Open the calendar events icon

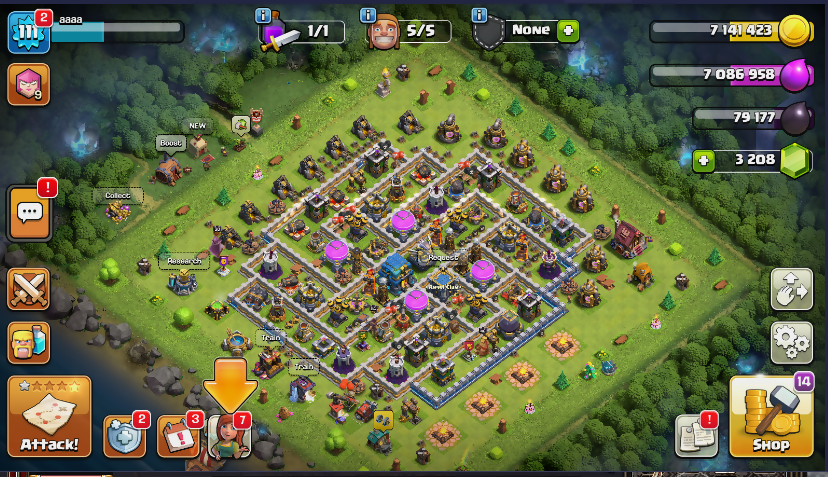[178, 436]
